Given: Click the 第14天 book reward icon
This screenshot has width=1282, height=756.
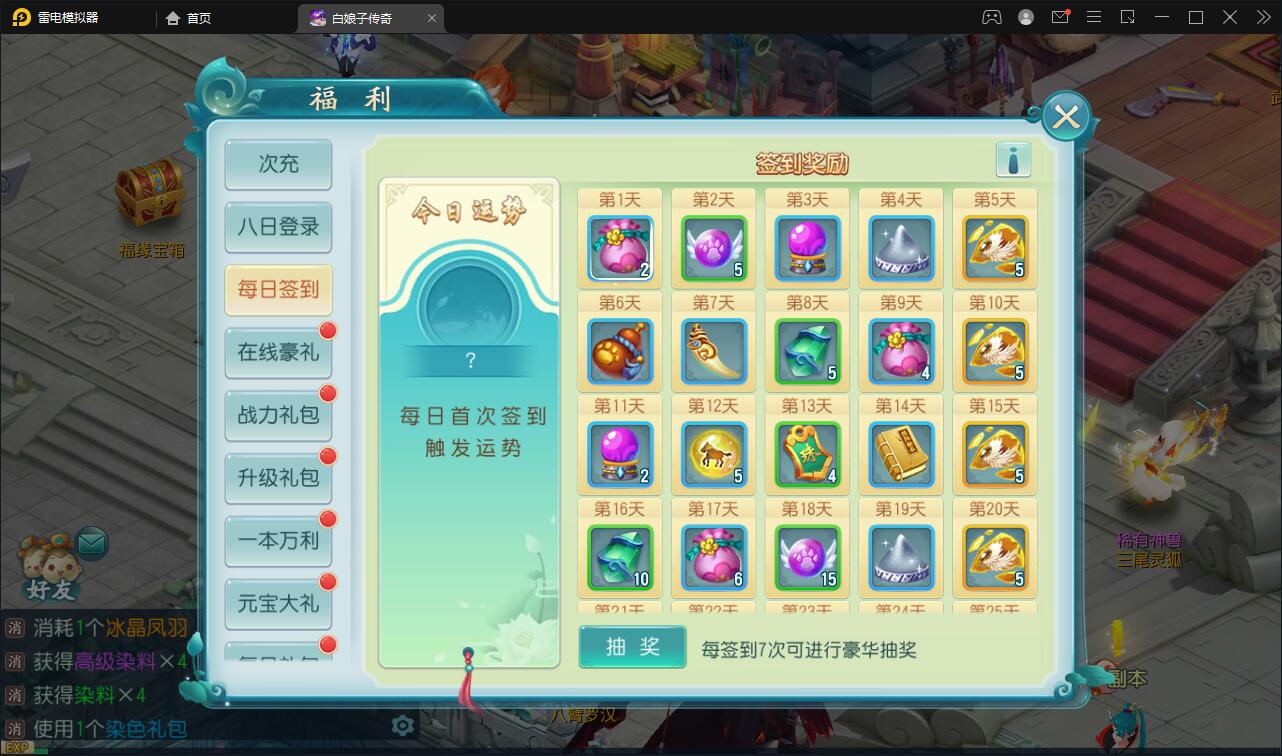Looking at the screenshot, I should tap(900, 453).
